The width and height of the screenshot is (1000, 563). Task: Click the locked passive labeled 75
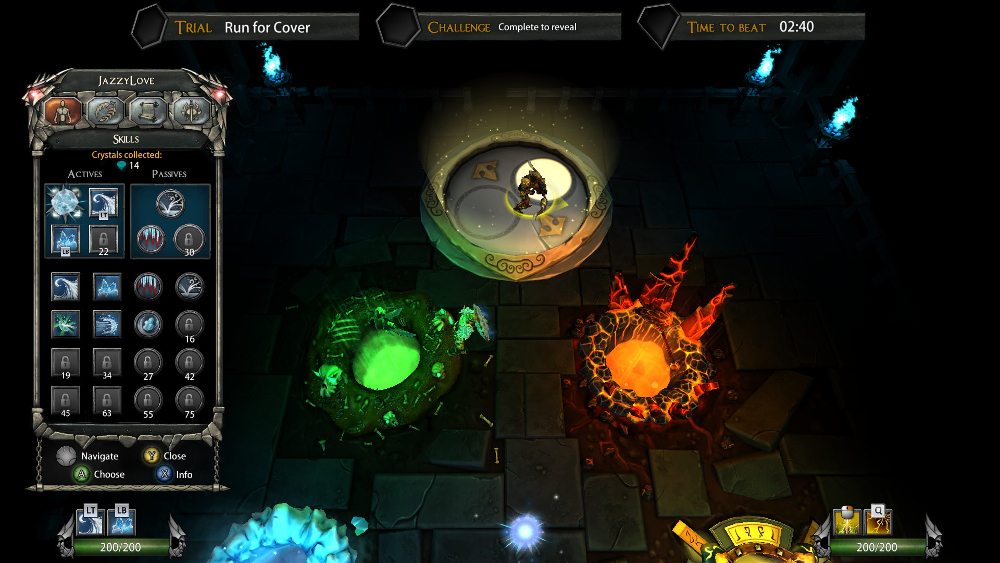click(x=189, y=400)
